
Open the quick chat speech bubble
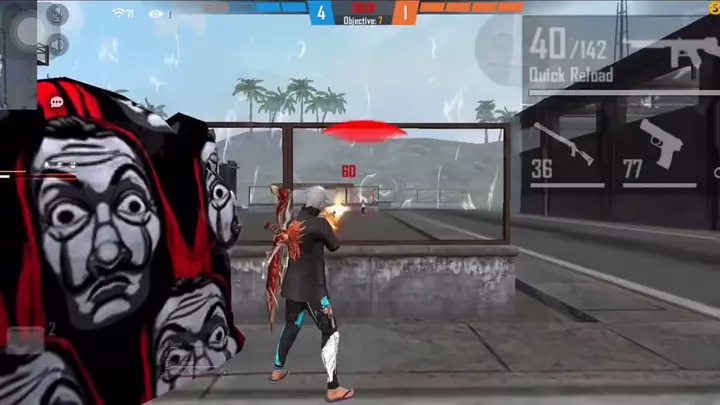pyautogui.click(x=57, y=102)
